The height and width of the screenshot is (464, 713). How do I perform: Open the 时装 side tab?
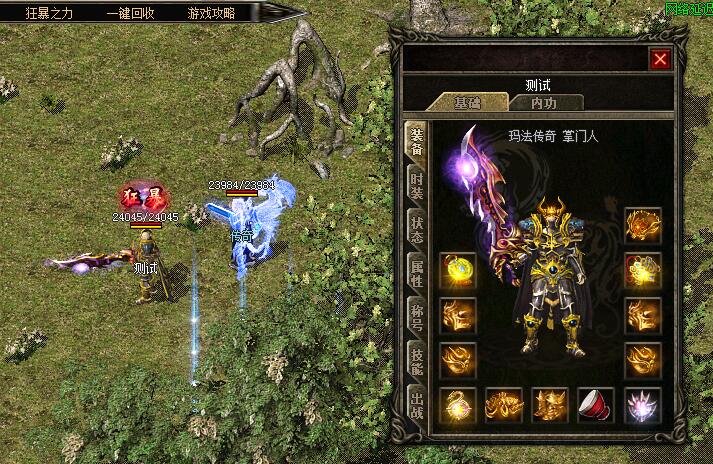(x=416, y=185)
